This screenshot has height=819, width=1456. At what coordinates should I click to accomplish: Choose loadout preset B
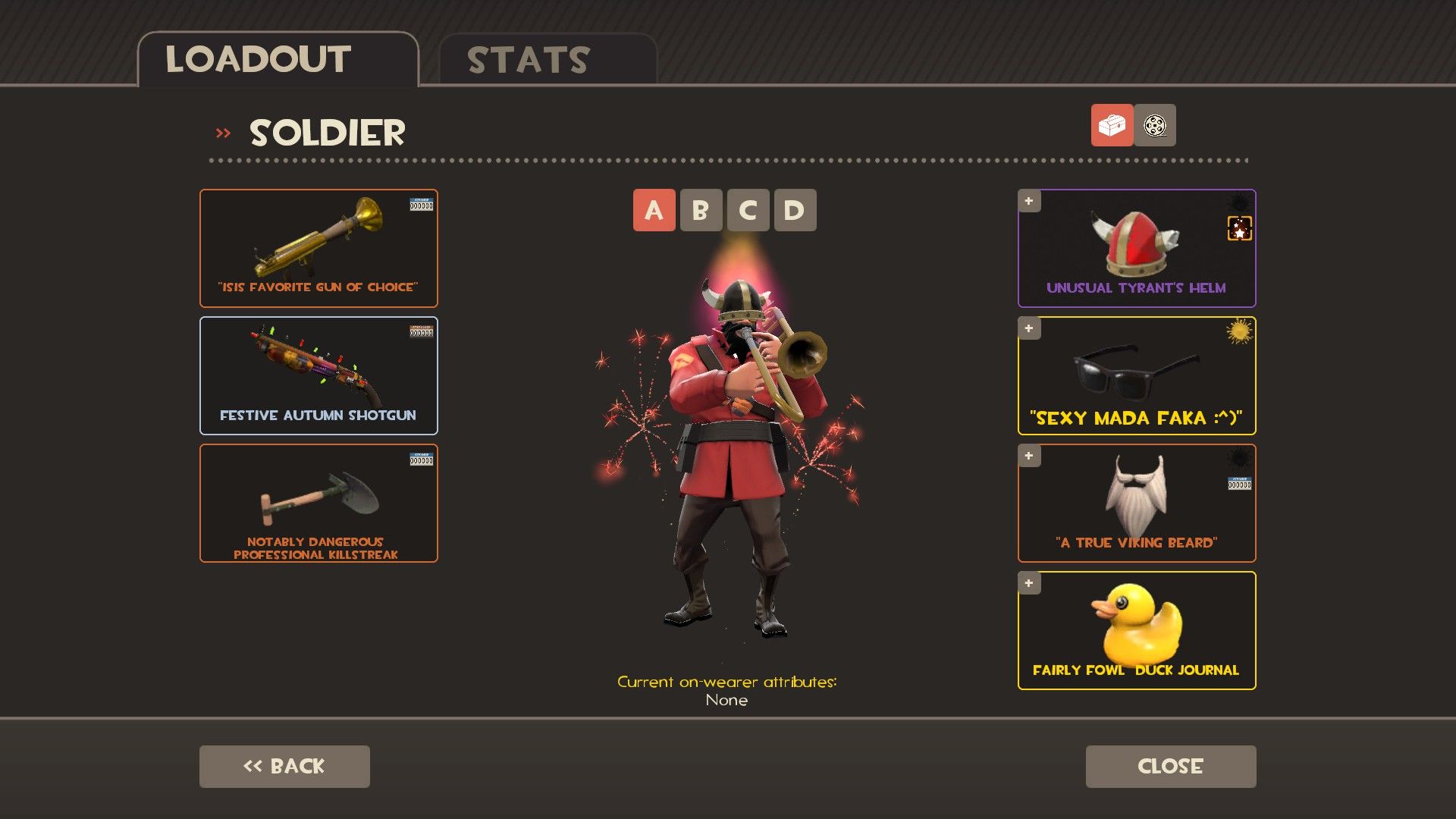701,210
